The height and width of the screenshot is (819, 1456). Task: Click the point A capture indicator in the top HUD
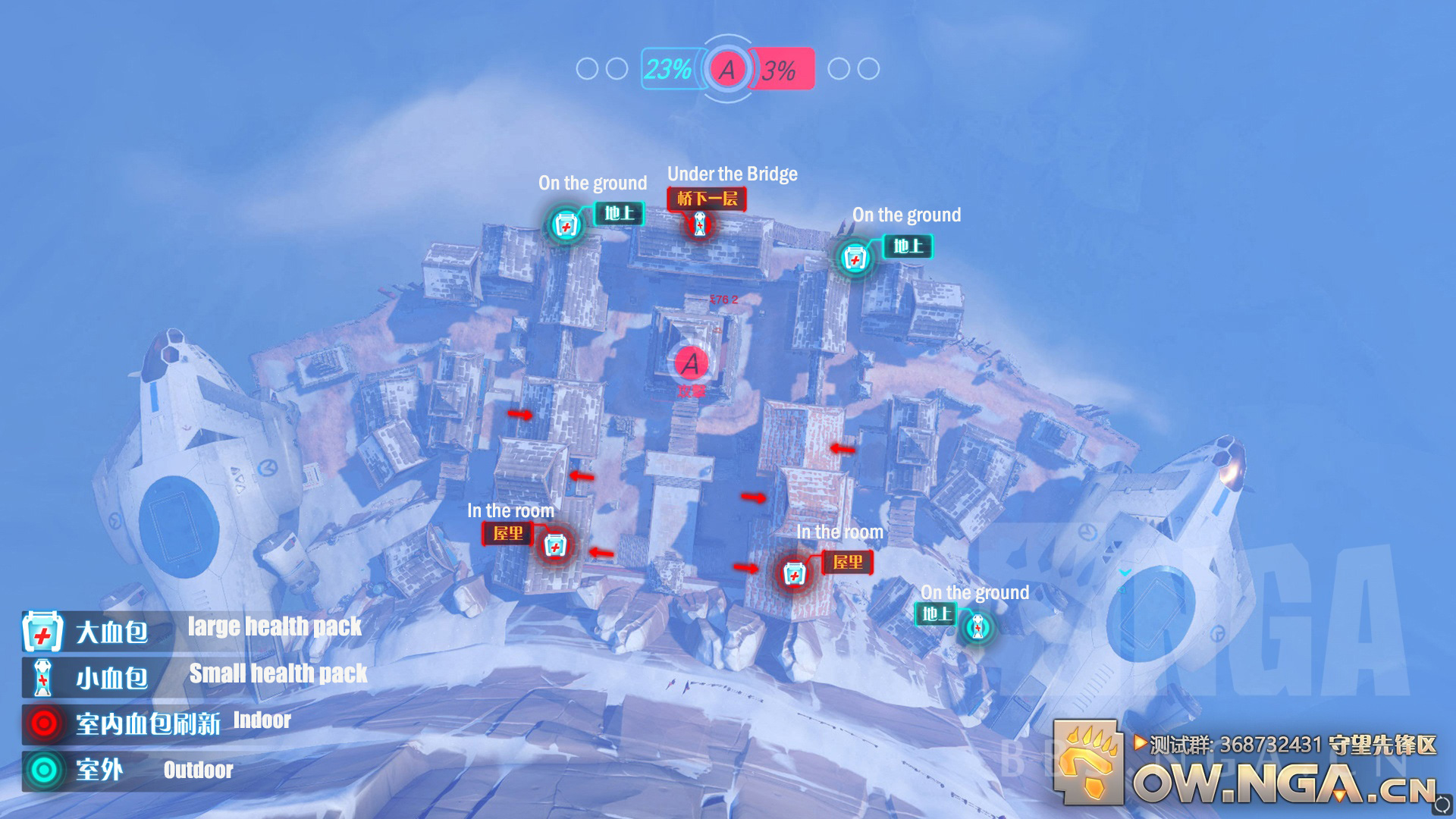click(x=727, y=69)
